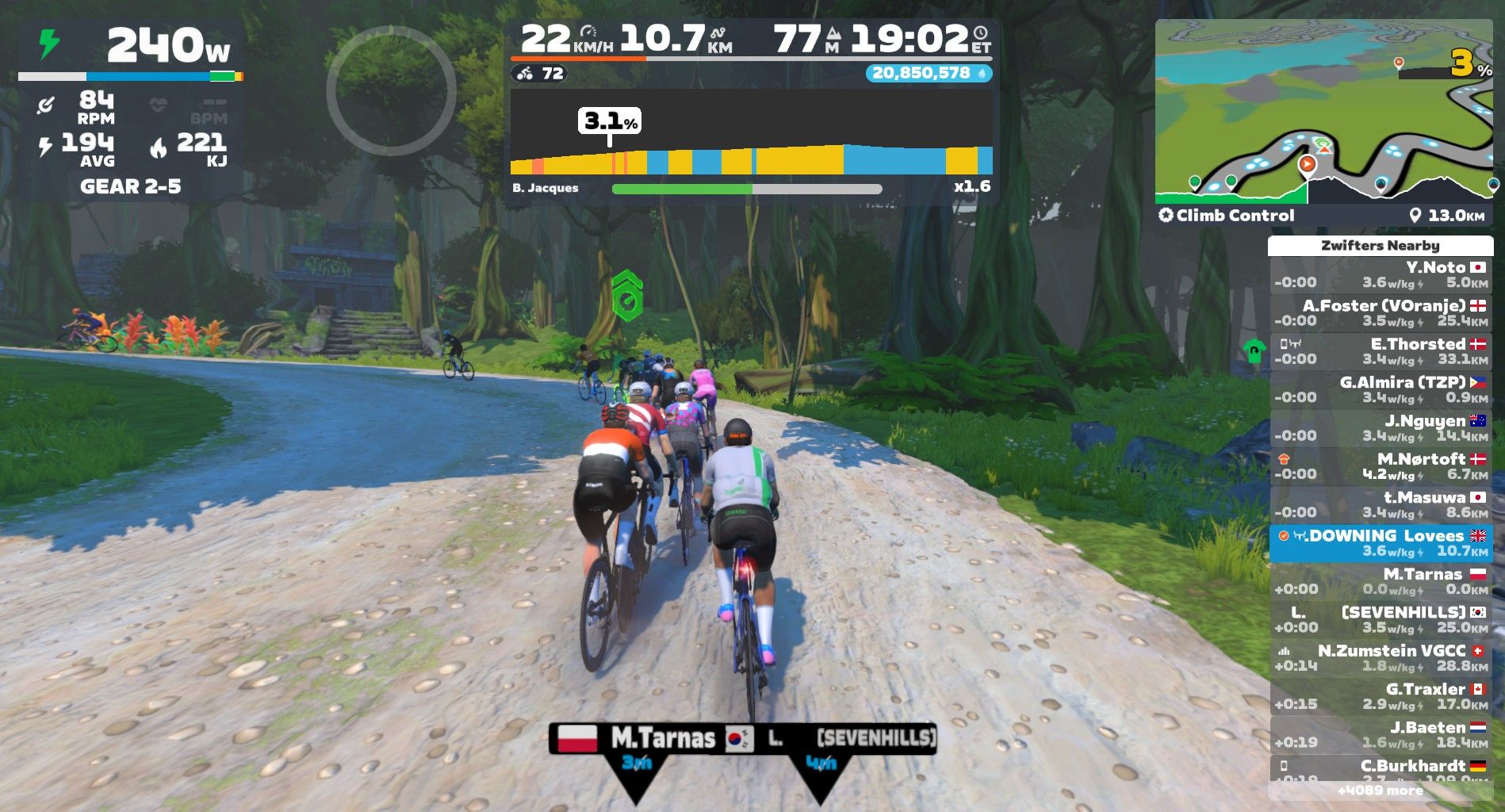Choose J.Baeten in the rider list
Image resolution: width=1505 pixels, height=812 pixels.
[x=1380, y=734]
